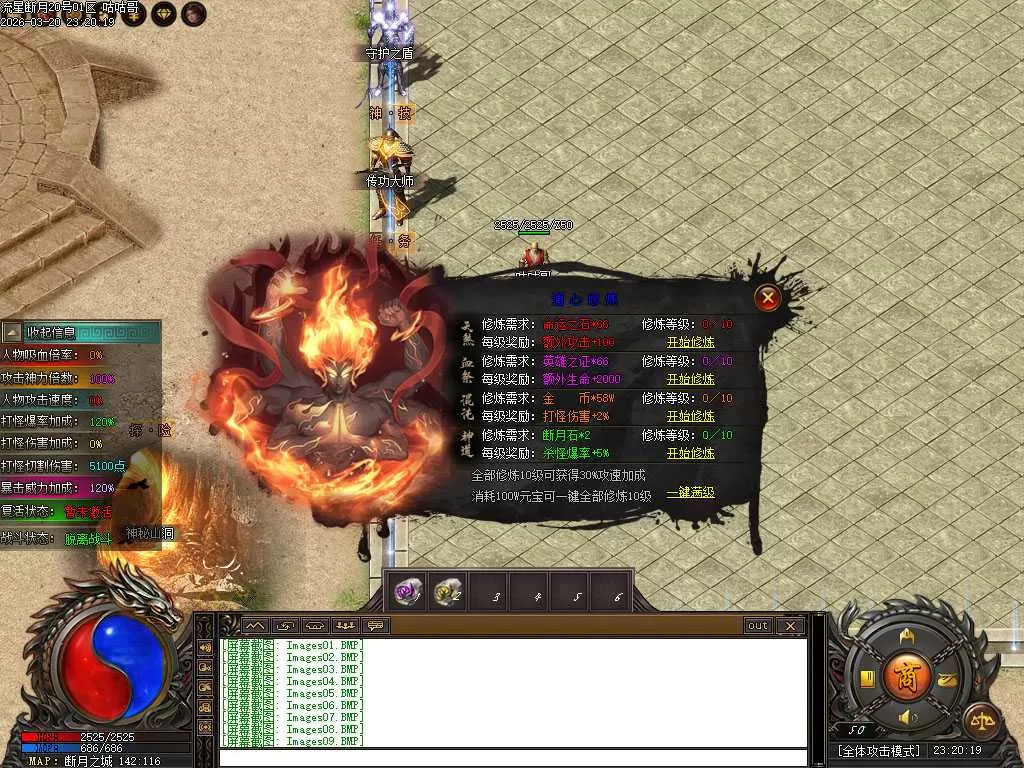Select the purple item in hotbar slot 1

point(407,591)
